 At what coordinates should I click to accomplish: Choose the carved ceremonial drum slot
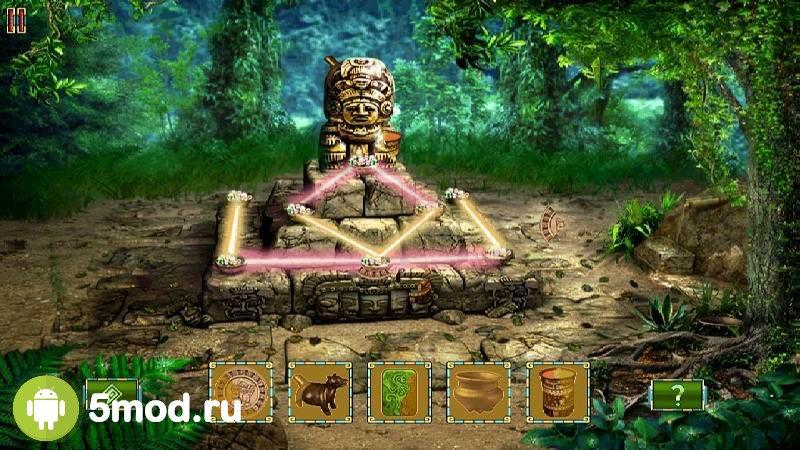point(558,392)
